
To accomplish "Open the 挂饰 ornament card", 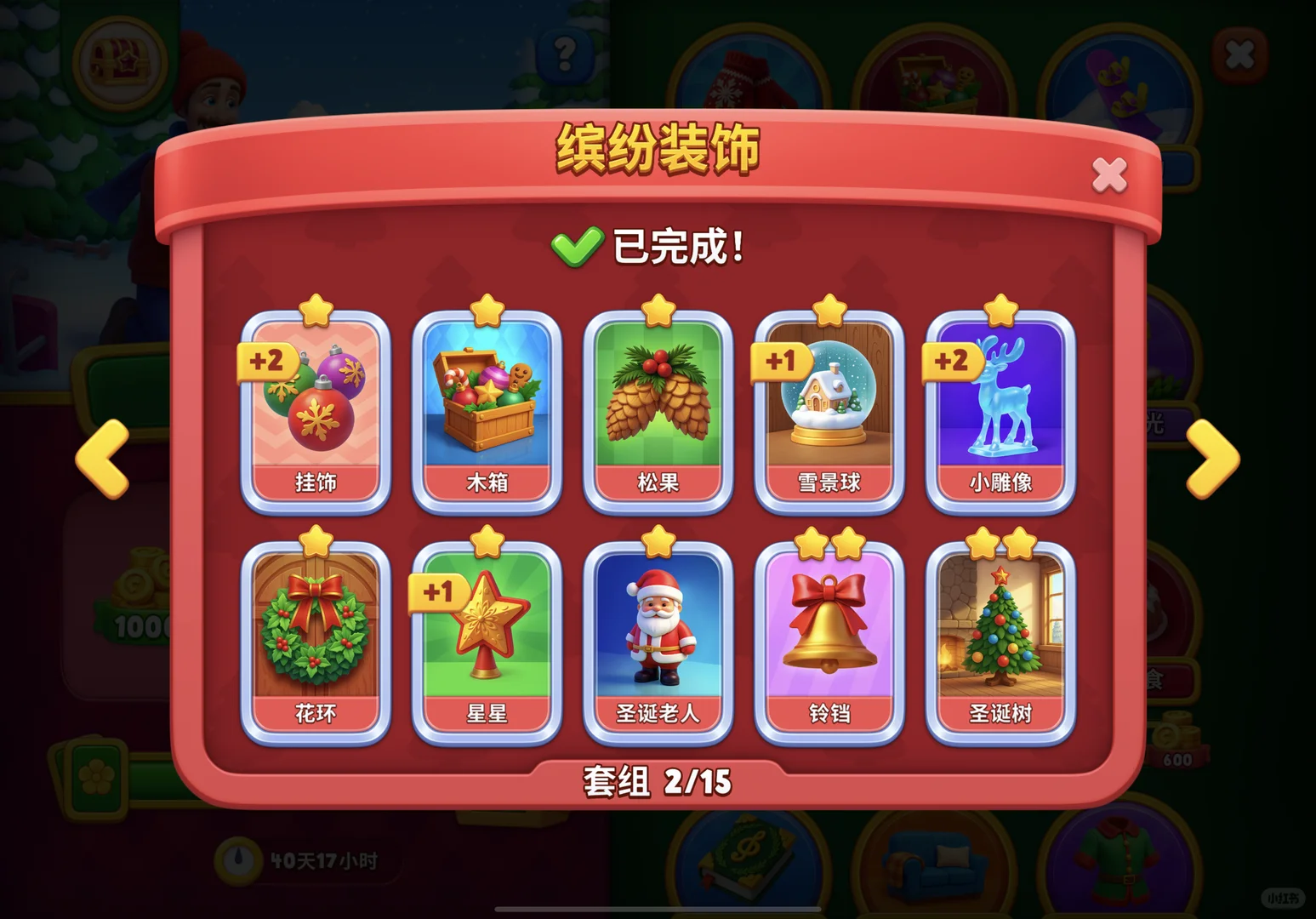I will pos(316,408).
